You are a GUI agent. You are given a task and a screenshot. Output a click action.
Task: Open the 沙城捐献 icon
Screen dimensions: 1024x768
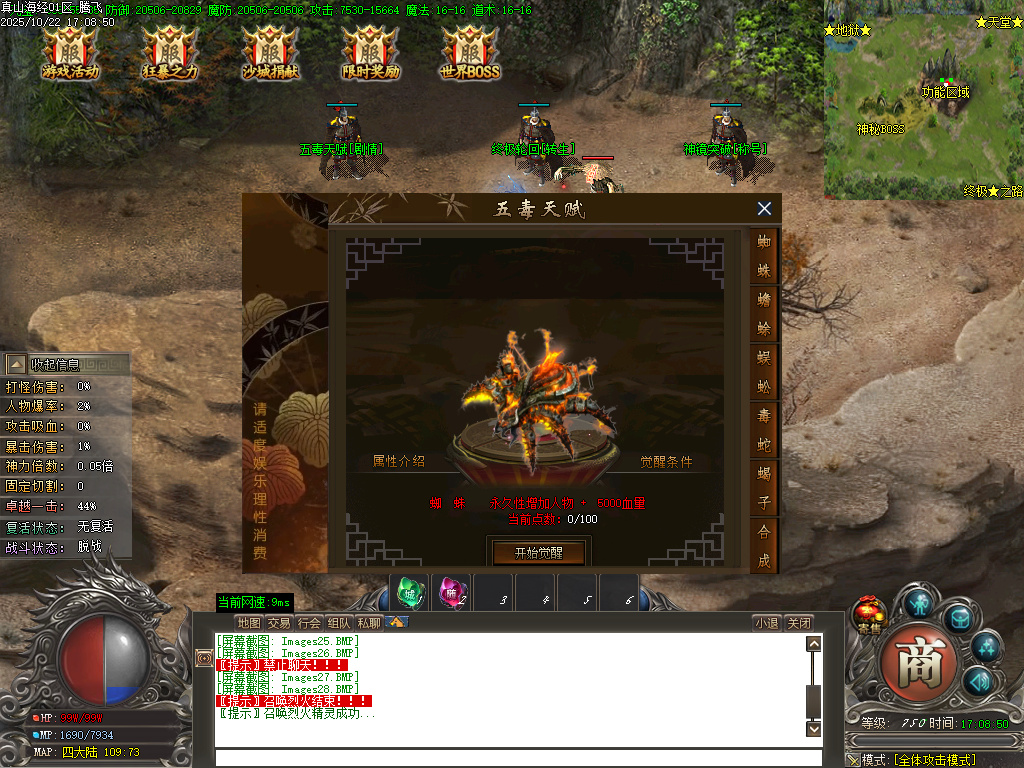click(270, 53)
